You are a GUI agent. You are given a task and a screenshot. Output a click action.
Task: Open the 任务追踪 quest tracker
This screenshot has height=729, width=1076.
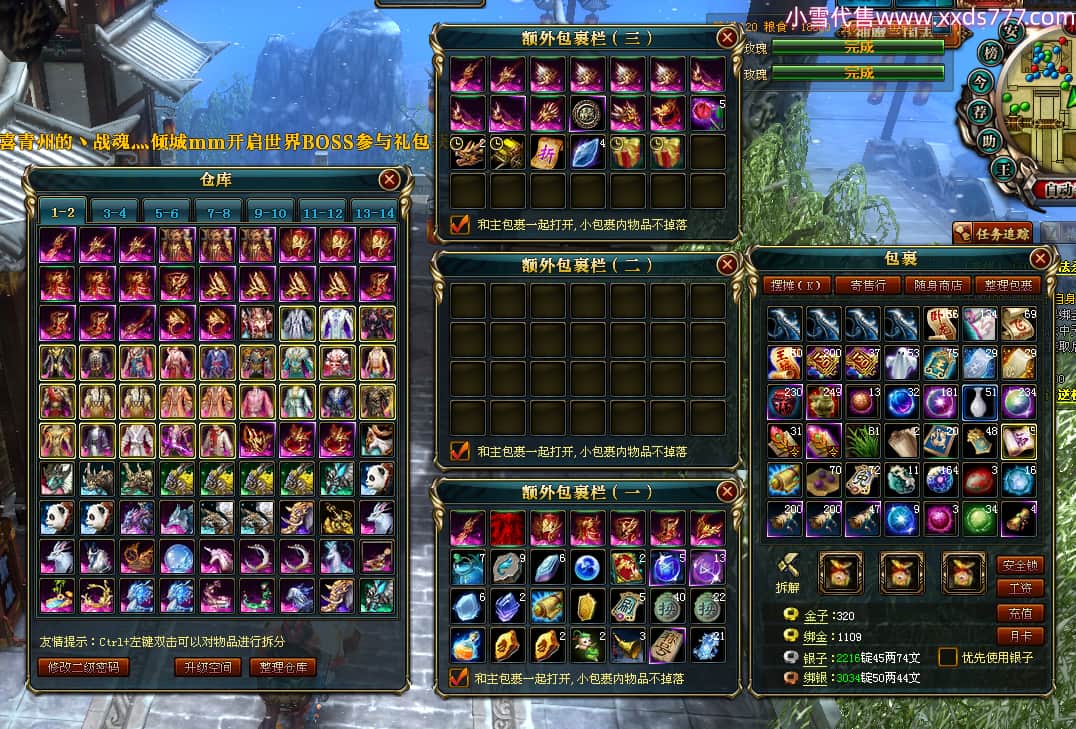tap(991, 233)
